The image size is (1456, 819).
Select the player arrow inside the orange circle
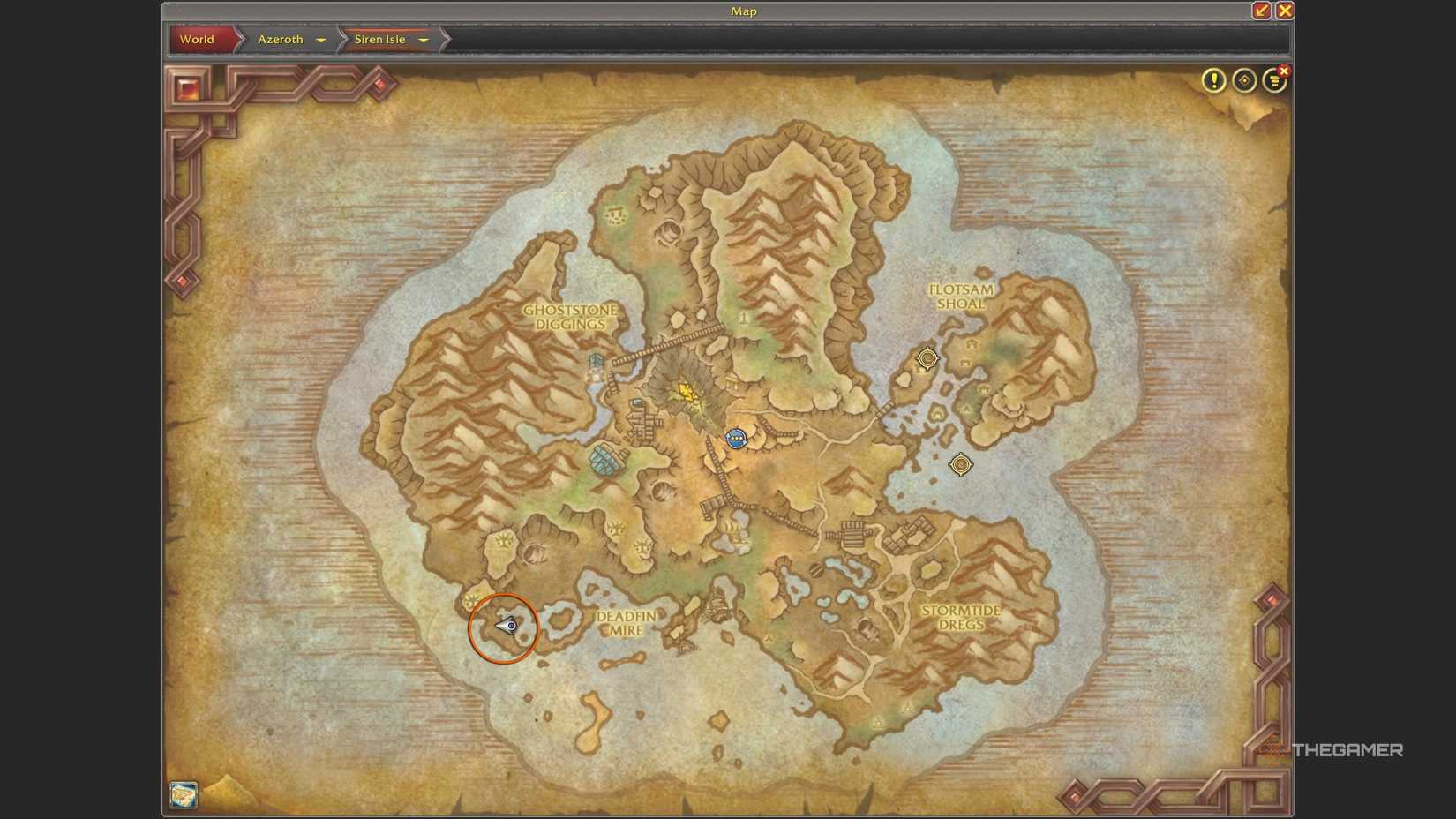point(503,627)
